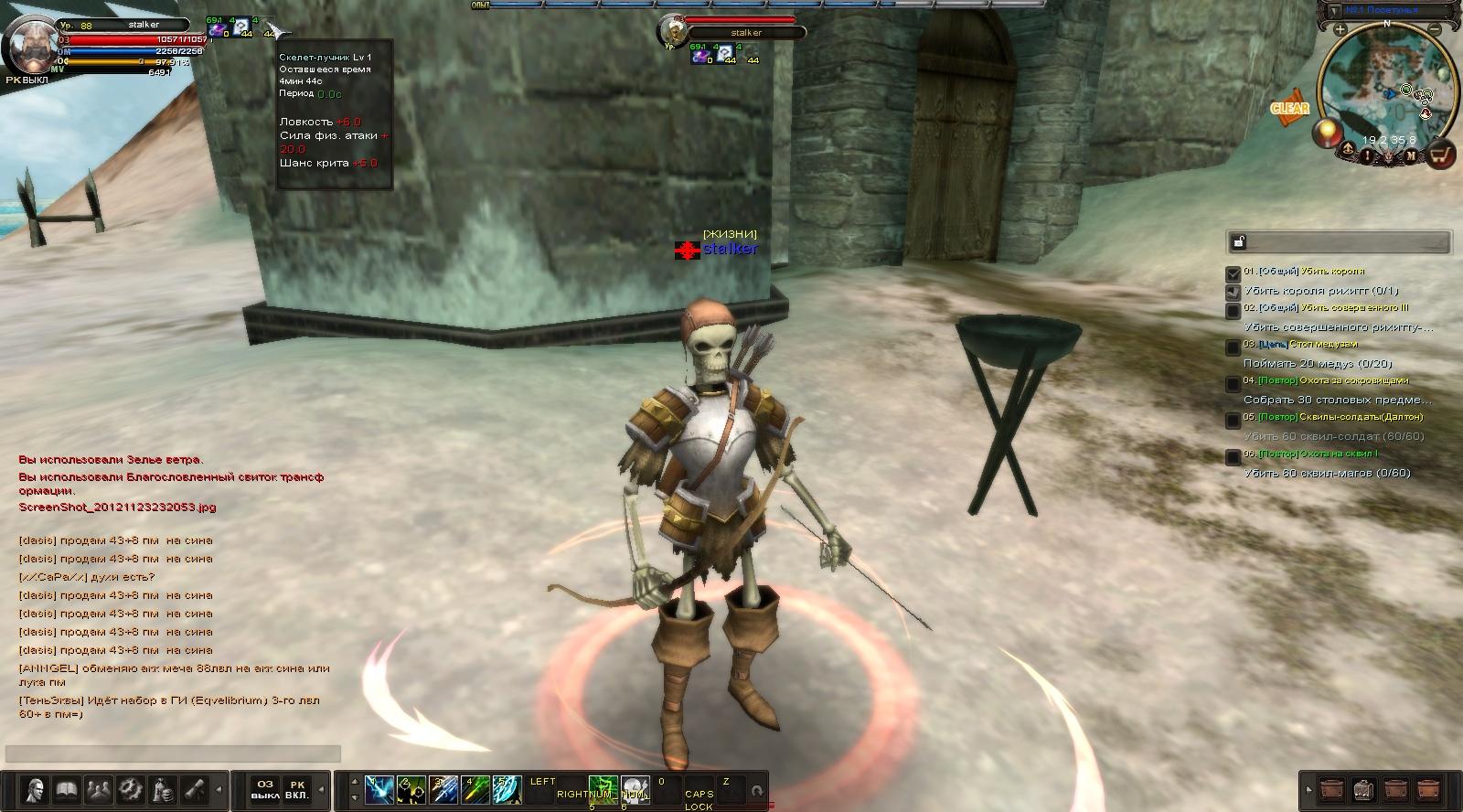Click the exclamation mark button under the minimap
This screenshot has width=1463, height=812.
pos(1368,155)
